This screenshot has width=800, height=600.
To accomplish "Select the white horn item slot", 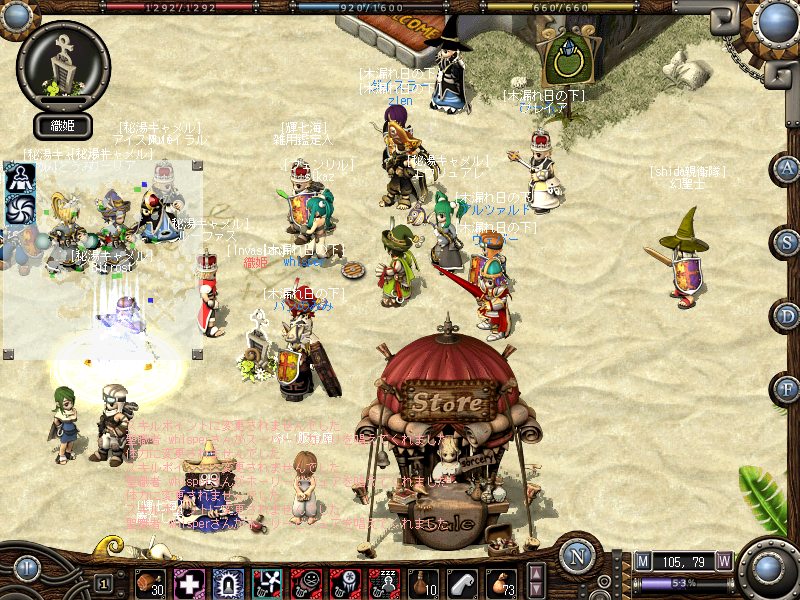I will pos(462,582).
